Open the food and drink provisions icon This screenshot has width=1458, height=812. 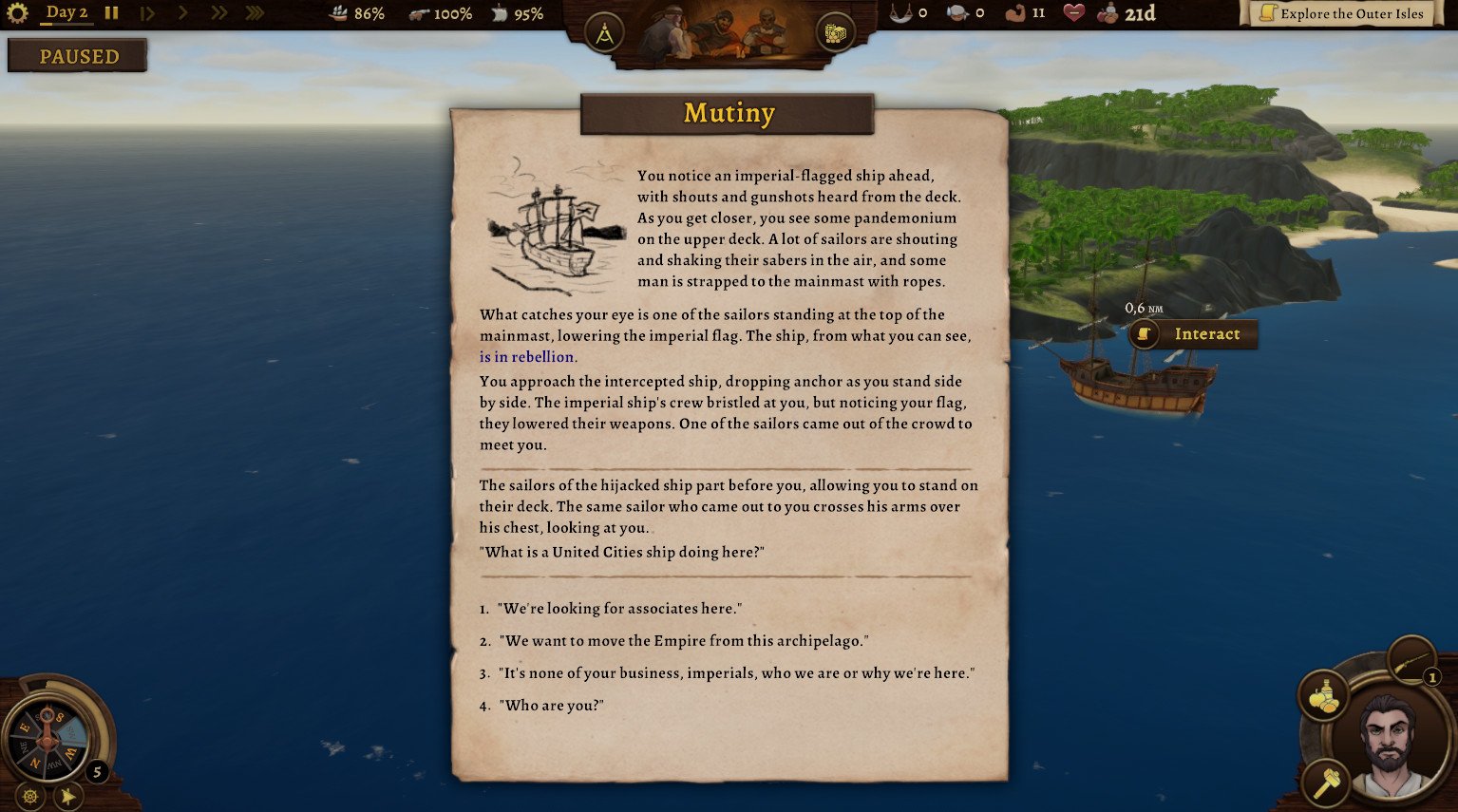[1323, 697]
